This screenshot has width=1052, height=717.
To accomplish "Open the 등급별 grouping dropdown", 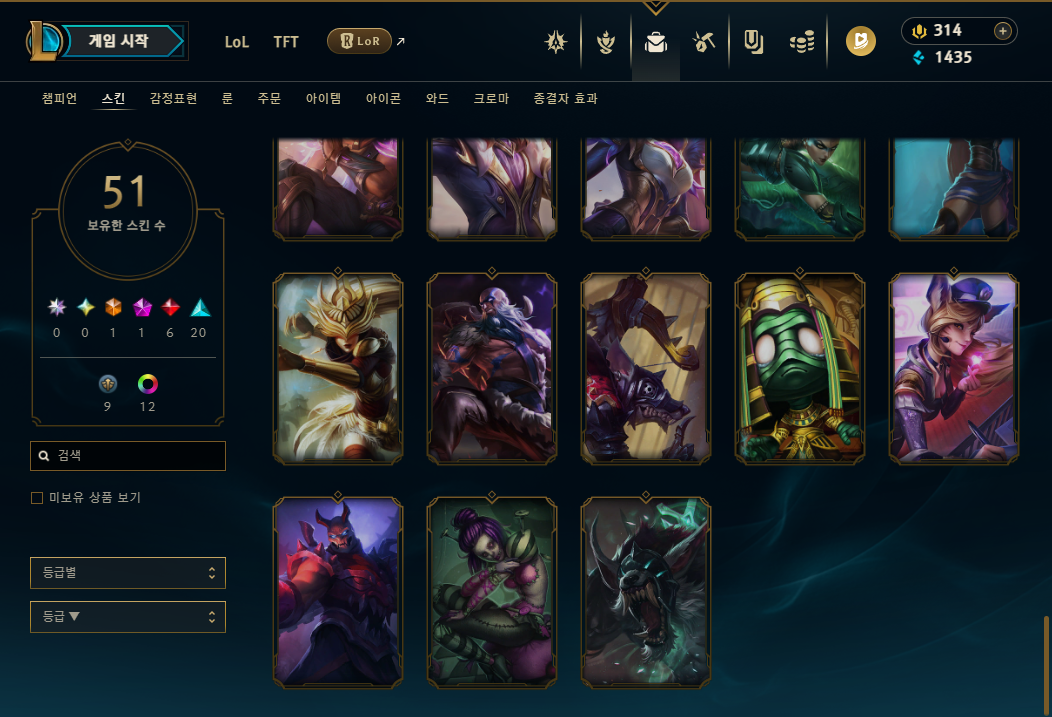I will (128, 573).
